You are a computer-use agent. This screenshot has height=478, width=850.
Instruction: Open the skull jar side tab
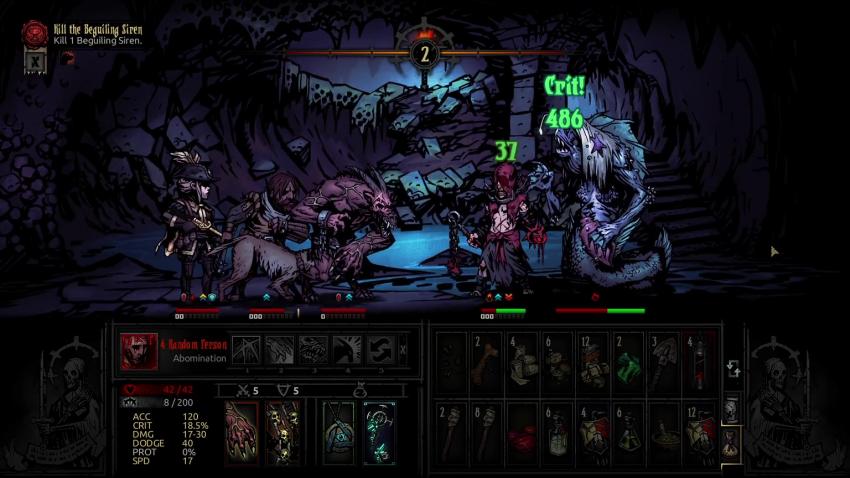pos(731,407)
